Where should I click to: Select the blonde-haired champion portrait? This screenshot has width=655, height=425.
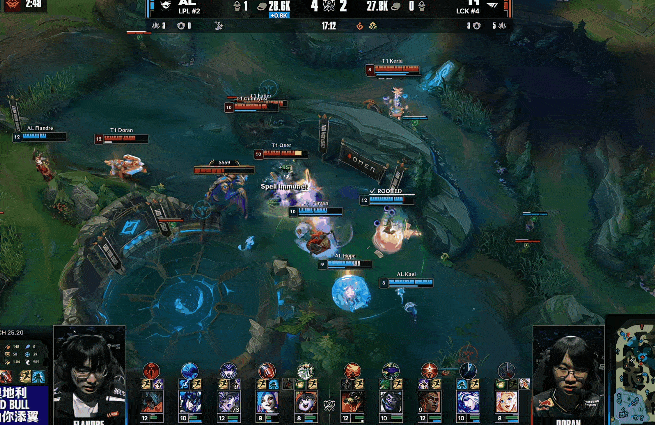505,402
